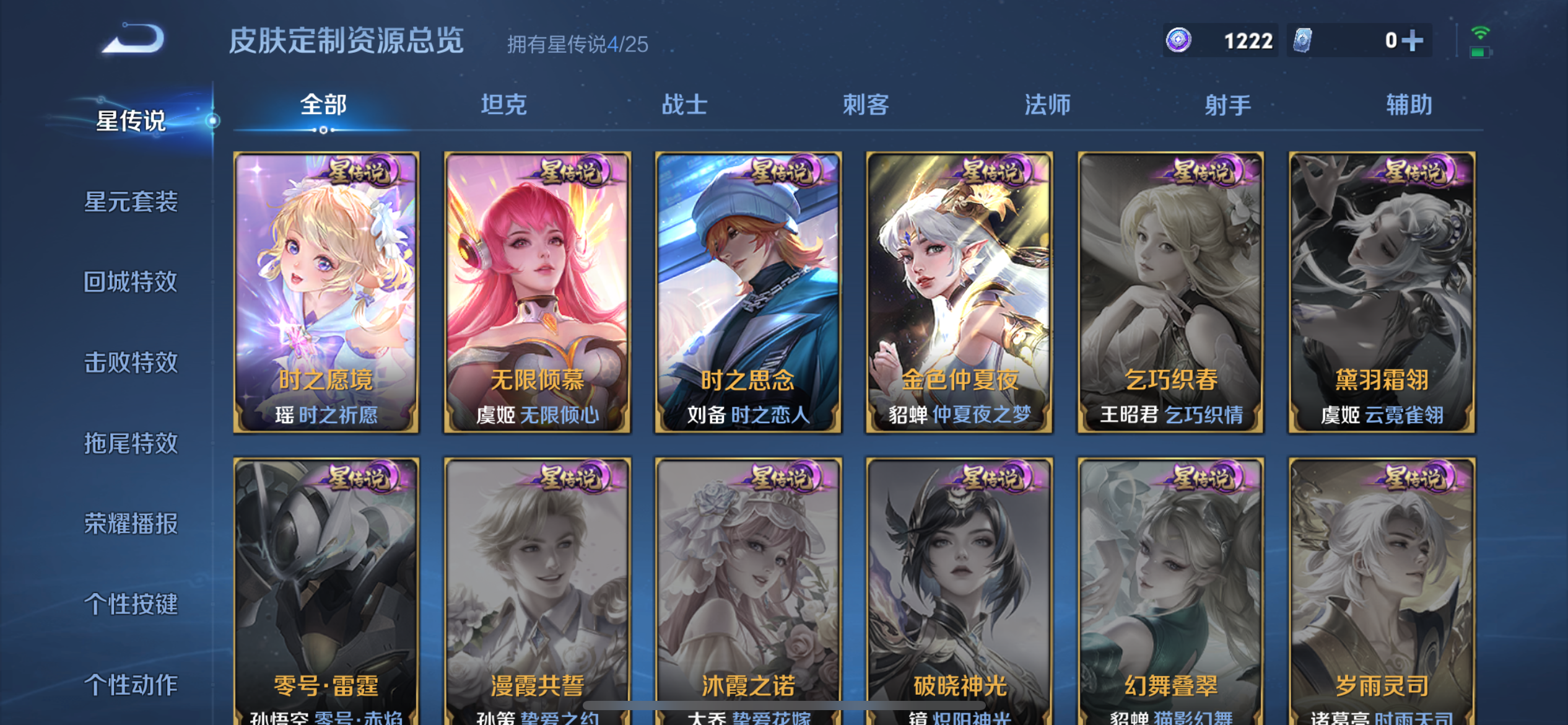Click the purple coin currency icon

coord(1178,40)
